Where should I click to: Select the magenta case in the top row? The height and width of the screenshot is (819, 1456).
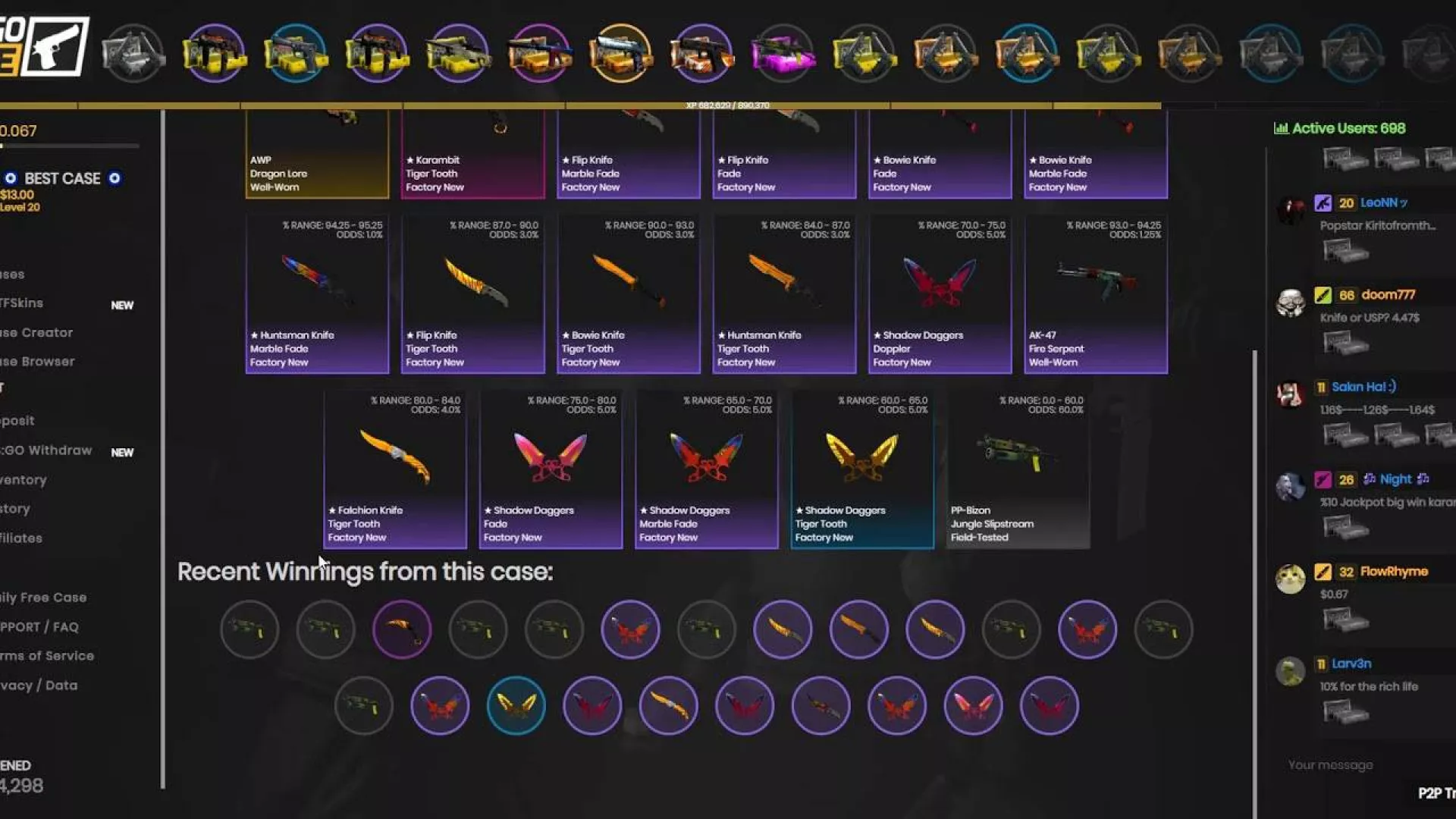tap(783, 53)
